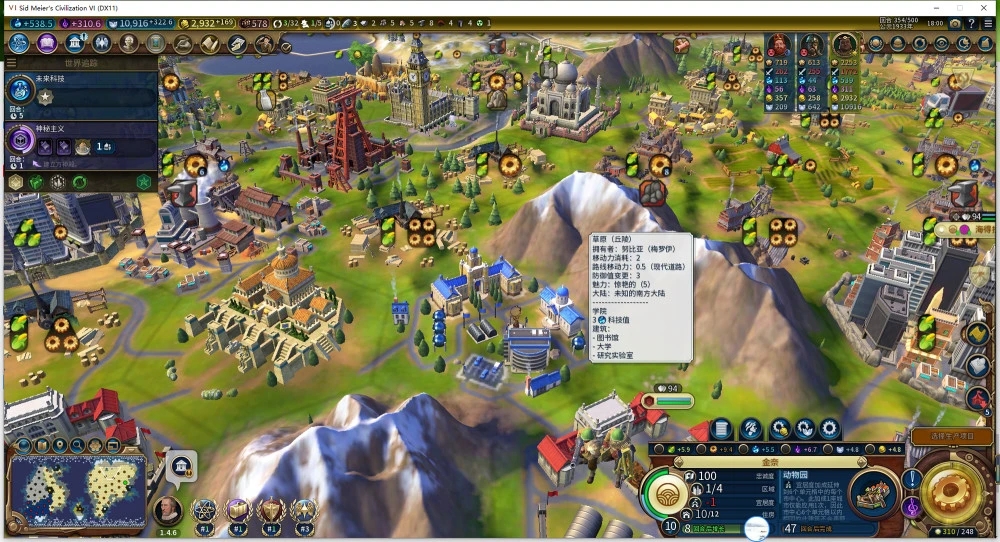Open the city details list button
Viewport: 1000px width, 542px height.
pyautogui.click(x=721, y=429)
